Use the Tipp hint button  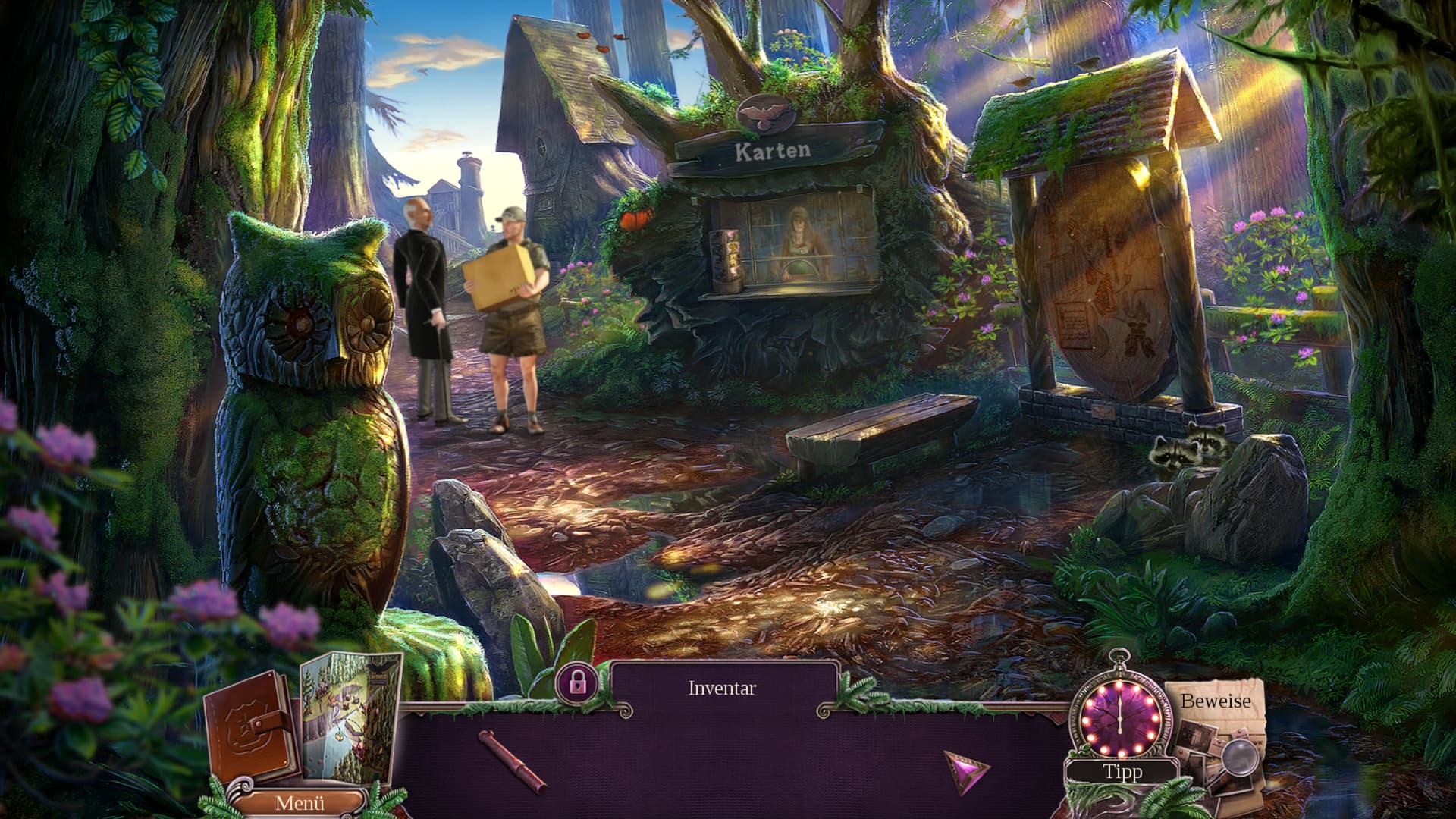[x=1122, y=772]
